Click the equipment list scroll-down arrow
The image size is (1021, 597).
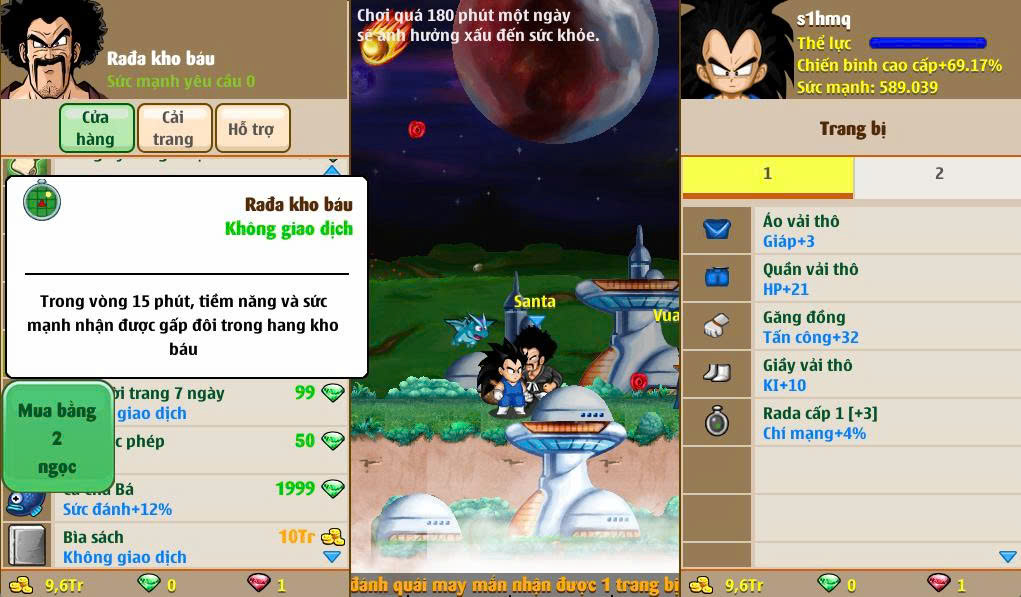click(x=1007, y=557)
